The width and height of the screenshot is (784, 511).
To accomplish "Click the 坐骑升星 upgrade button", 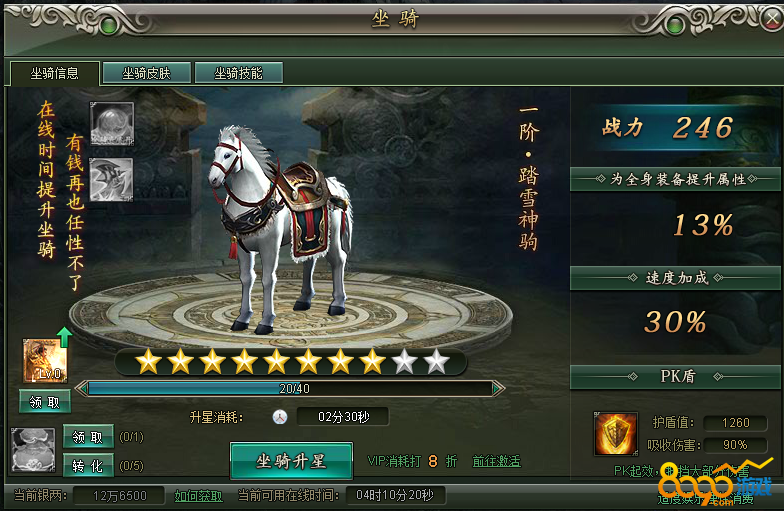I will [x=291, y=461].
